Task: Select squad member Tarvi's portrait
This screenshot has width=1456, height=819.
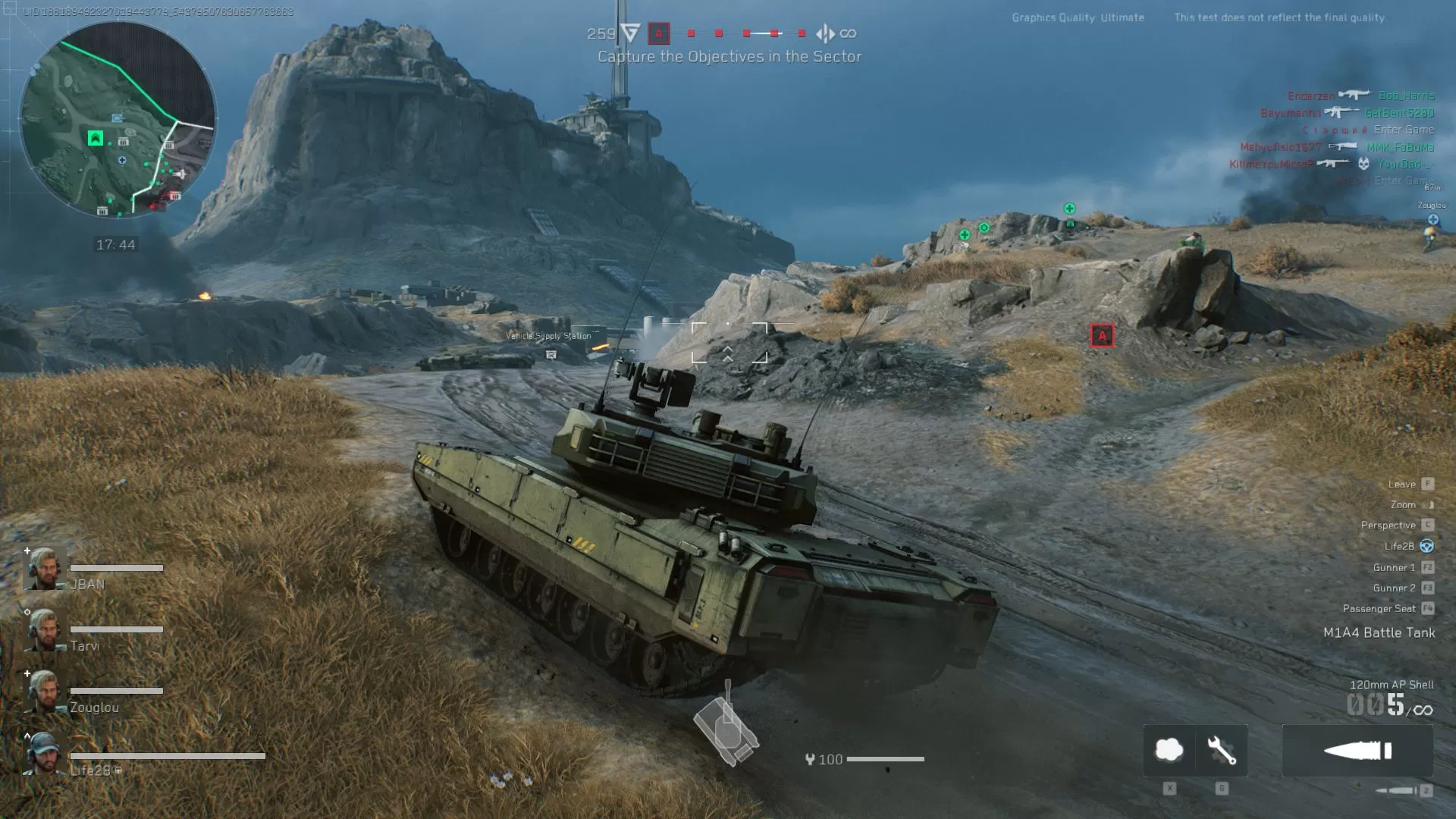Action: [x=44, y=630]
